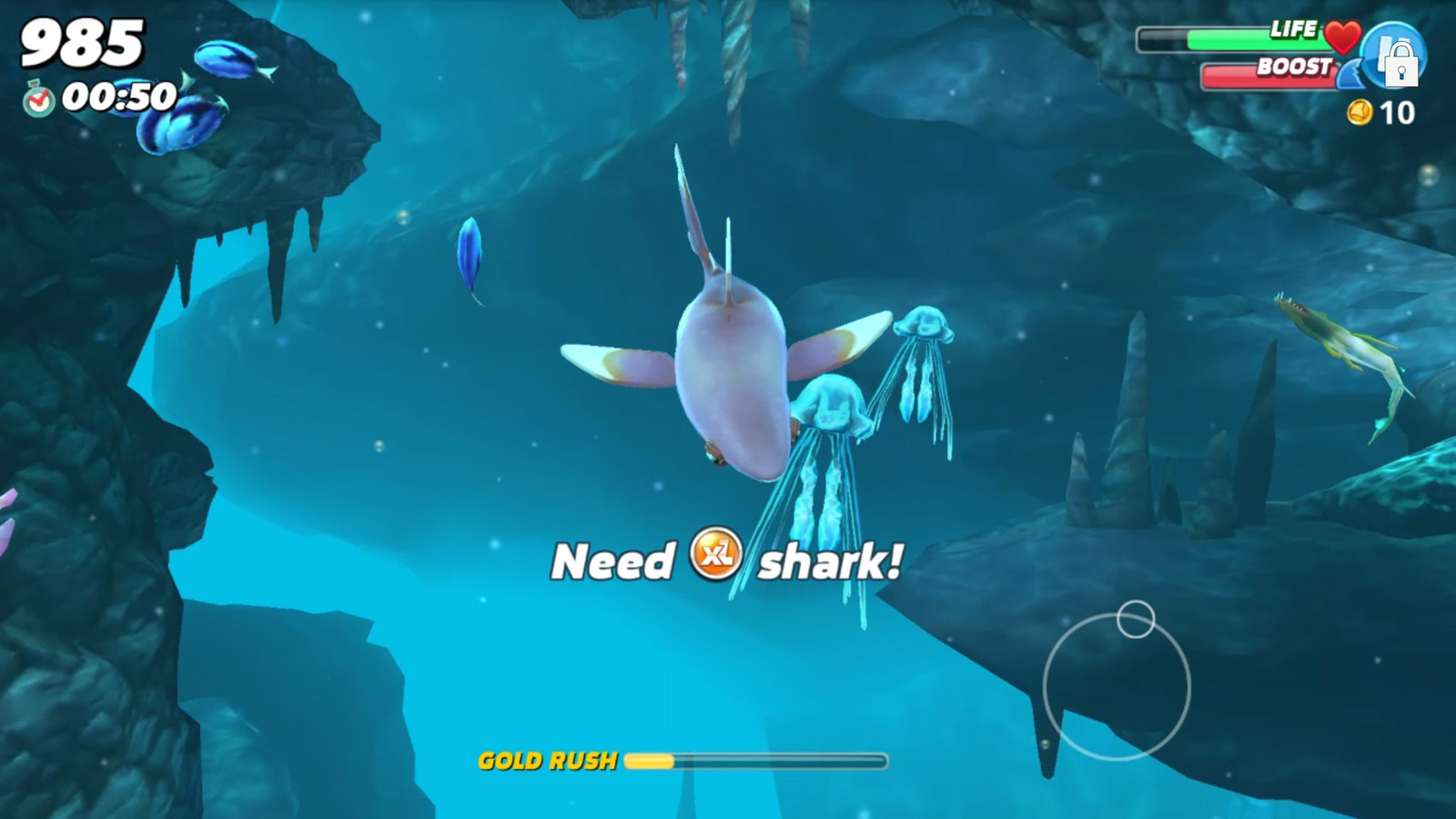This screenshot has height=819, width=1456.
Task: Click the score 985 display
Action: pyautogui.click(x=82, y=41)
